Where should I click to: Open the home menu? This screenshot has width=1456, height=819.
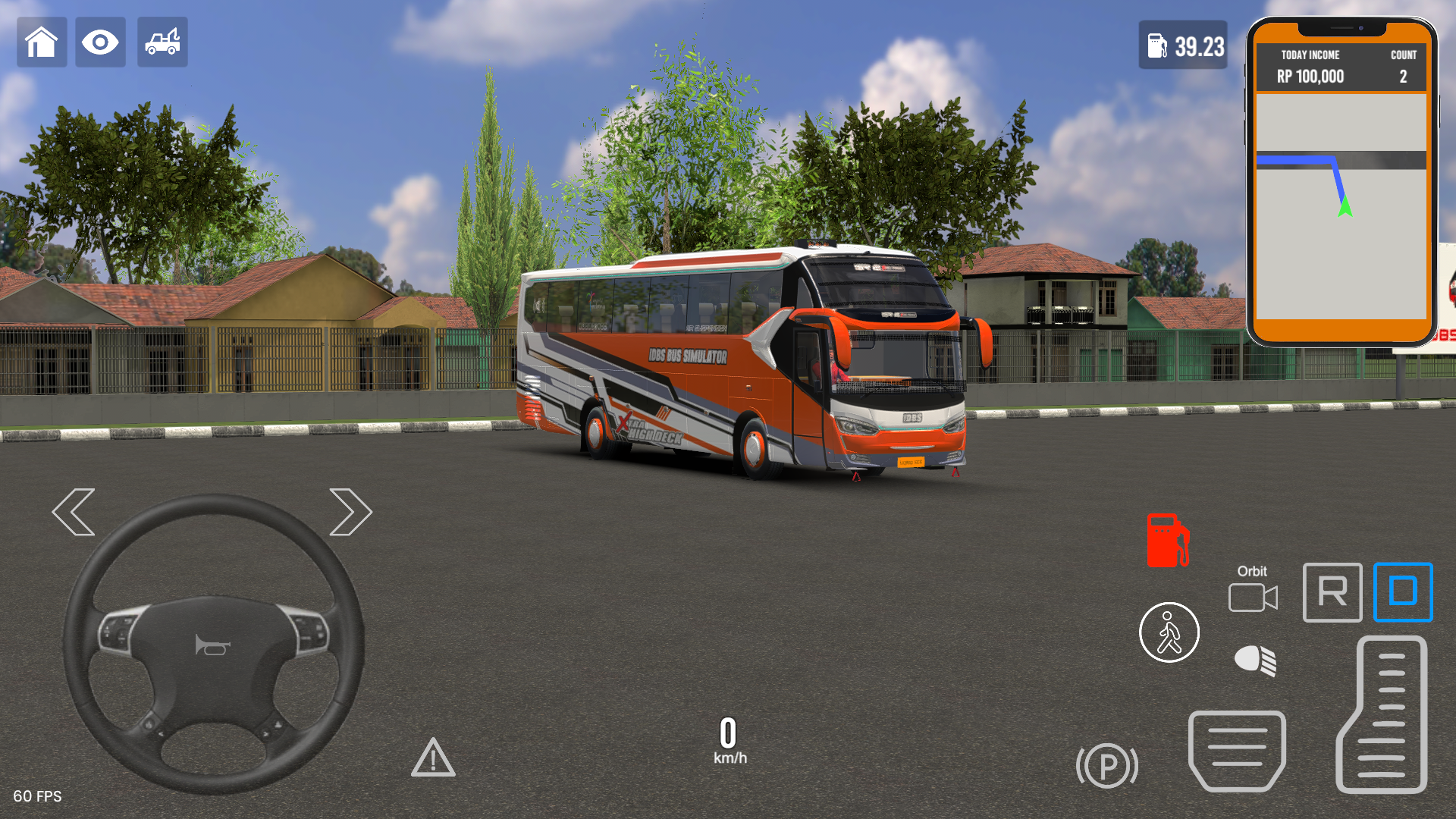(42, 42)
